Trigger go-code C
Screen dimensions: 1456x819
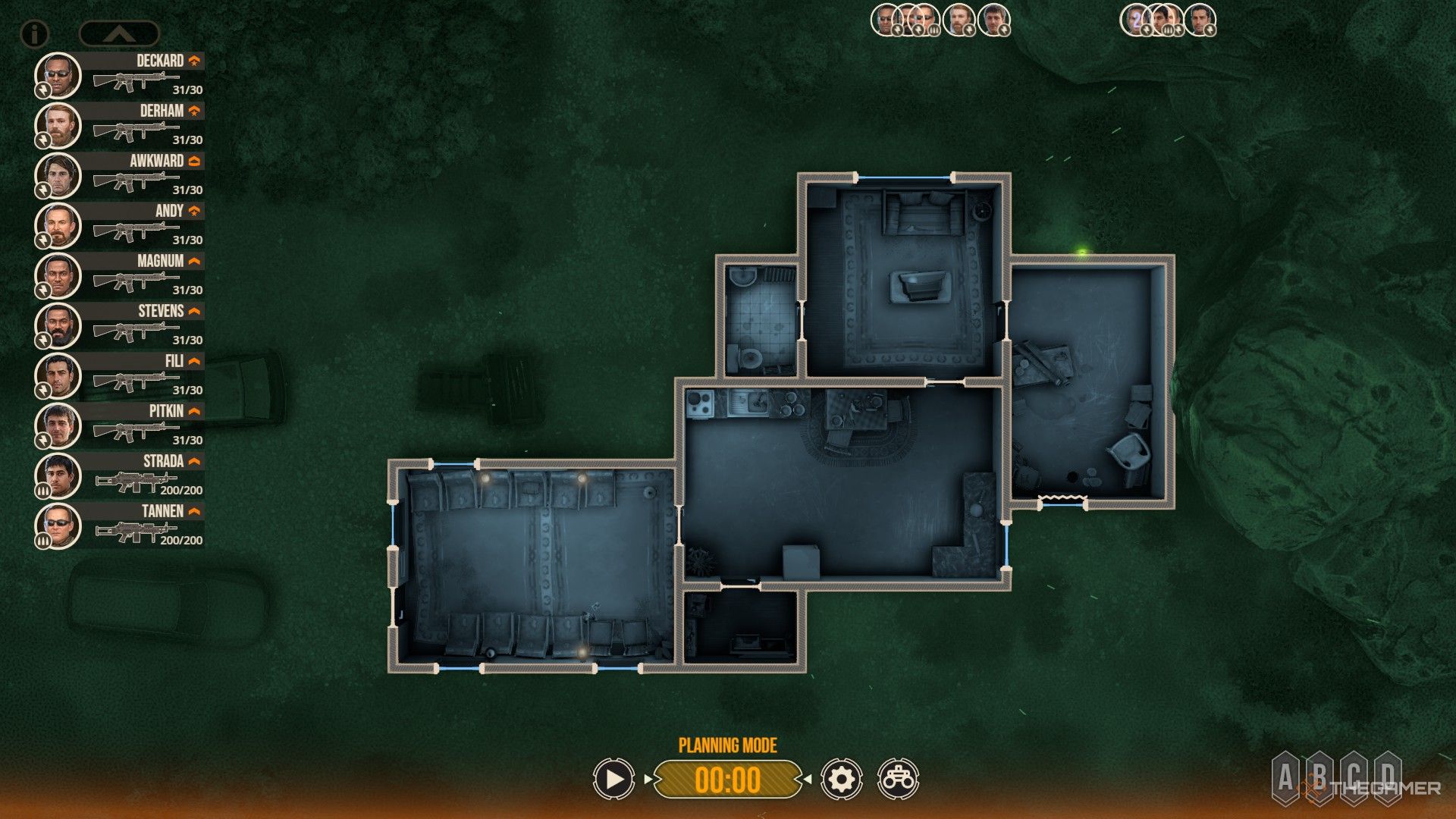pos(1354,777)
